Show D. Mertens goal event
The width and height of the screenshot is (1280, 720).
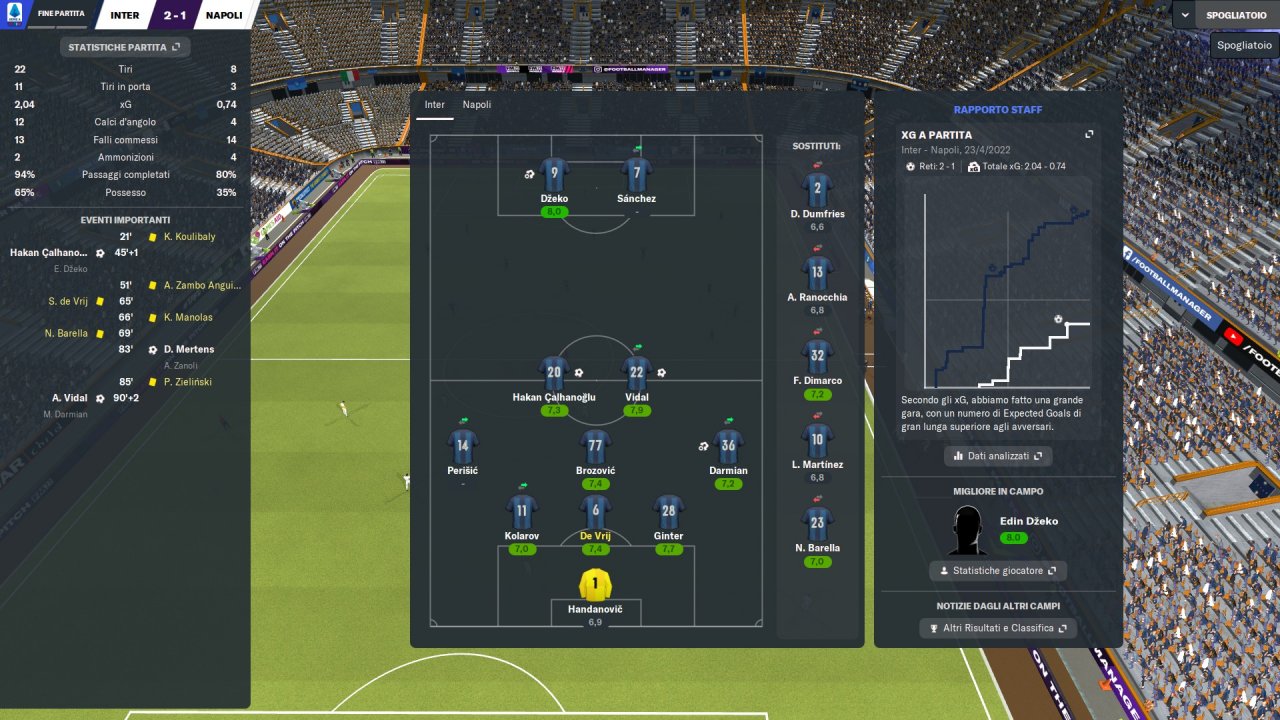188,349
